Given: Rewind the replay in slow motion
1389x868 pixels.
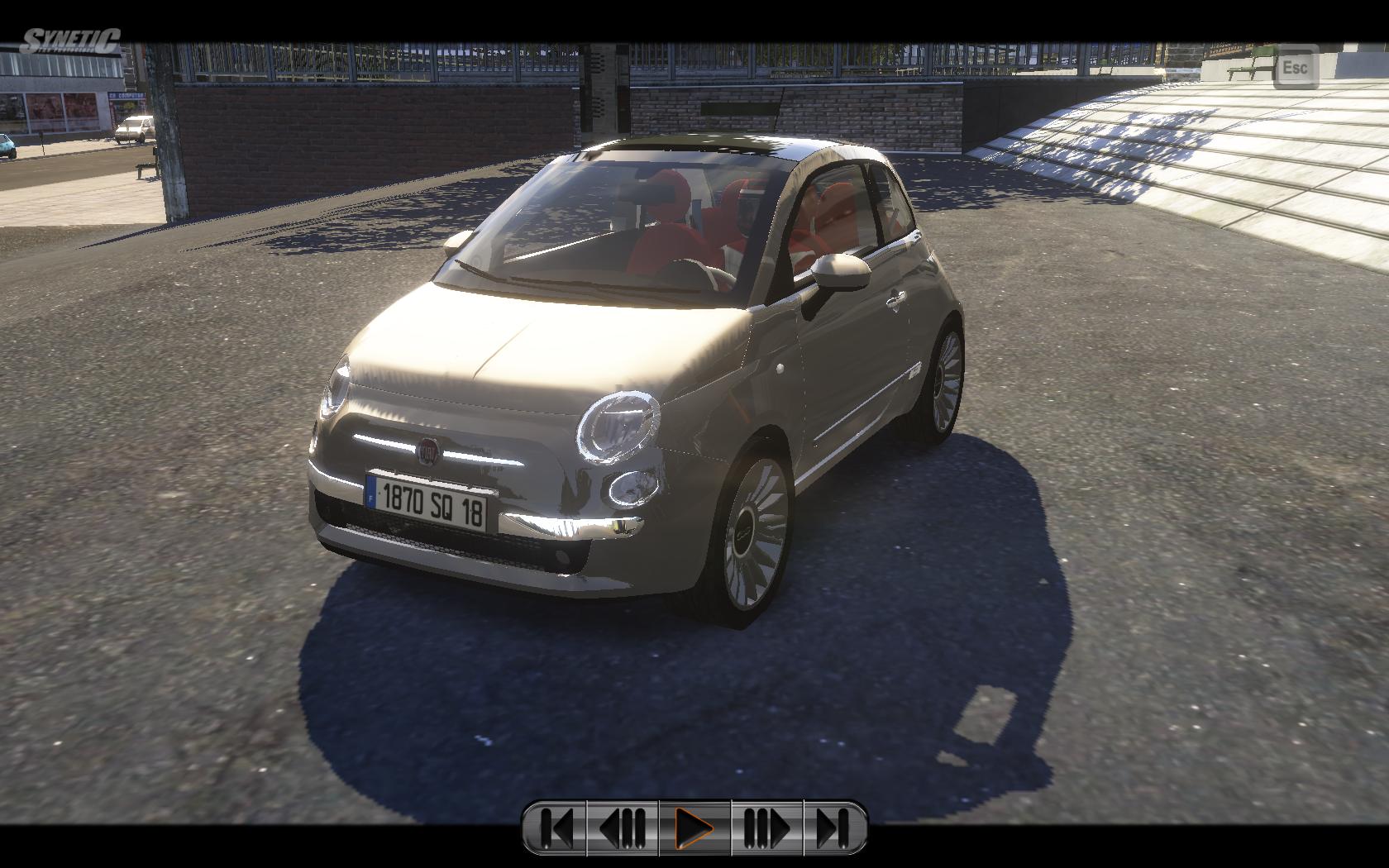Looking at the screenshot, I should pos(623,827).
